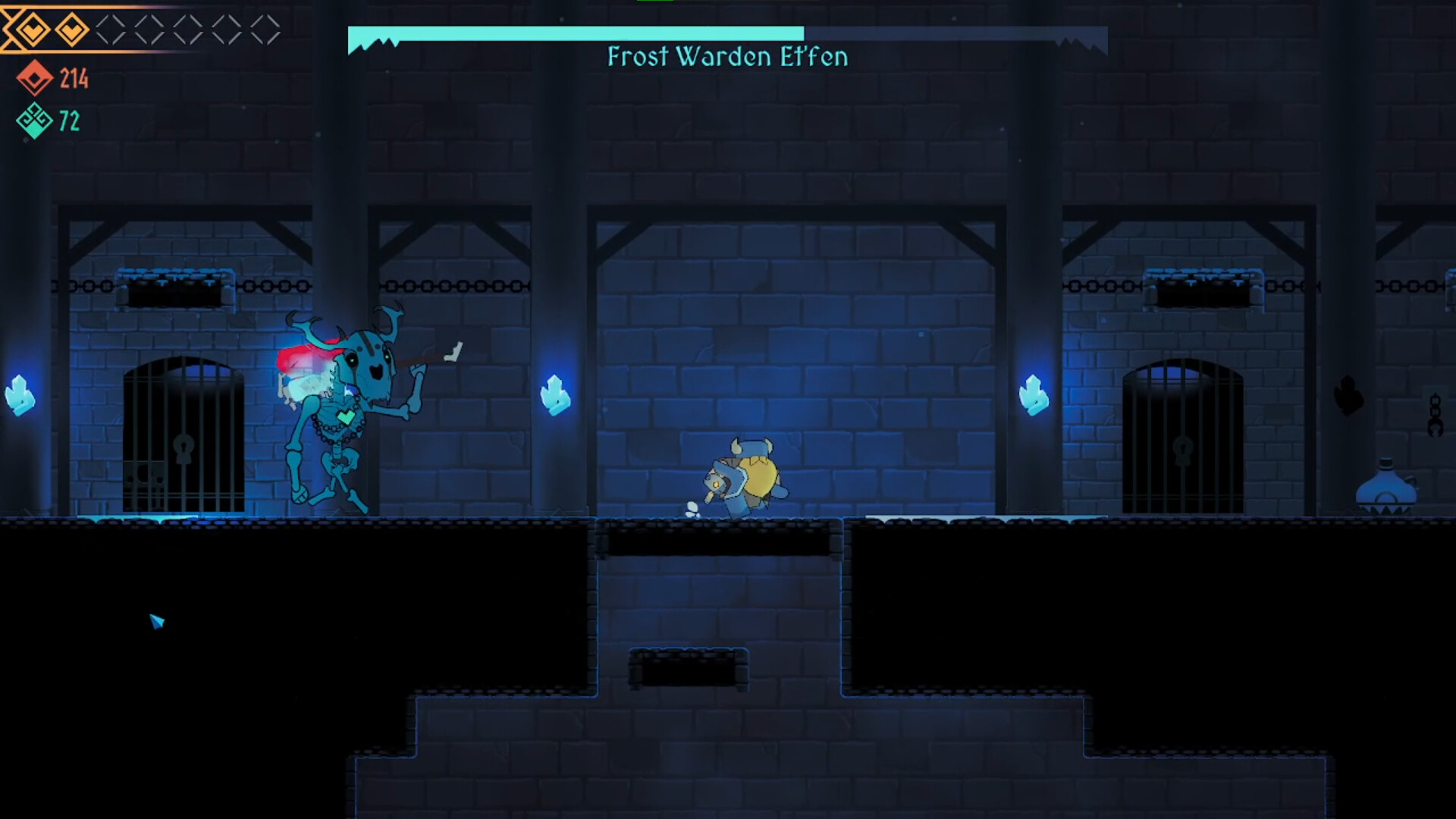This screenshot has height=819, width=1456.
Task: Click the boss health bar at the top
Action: pos(576,32)
